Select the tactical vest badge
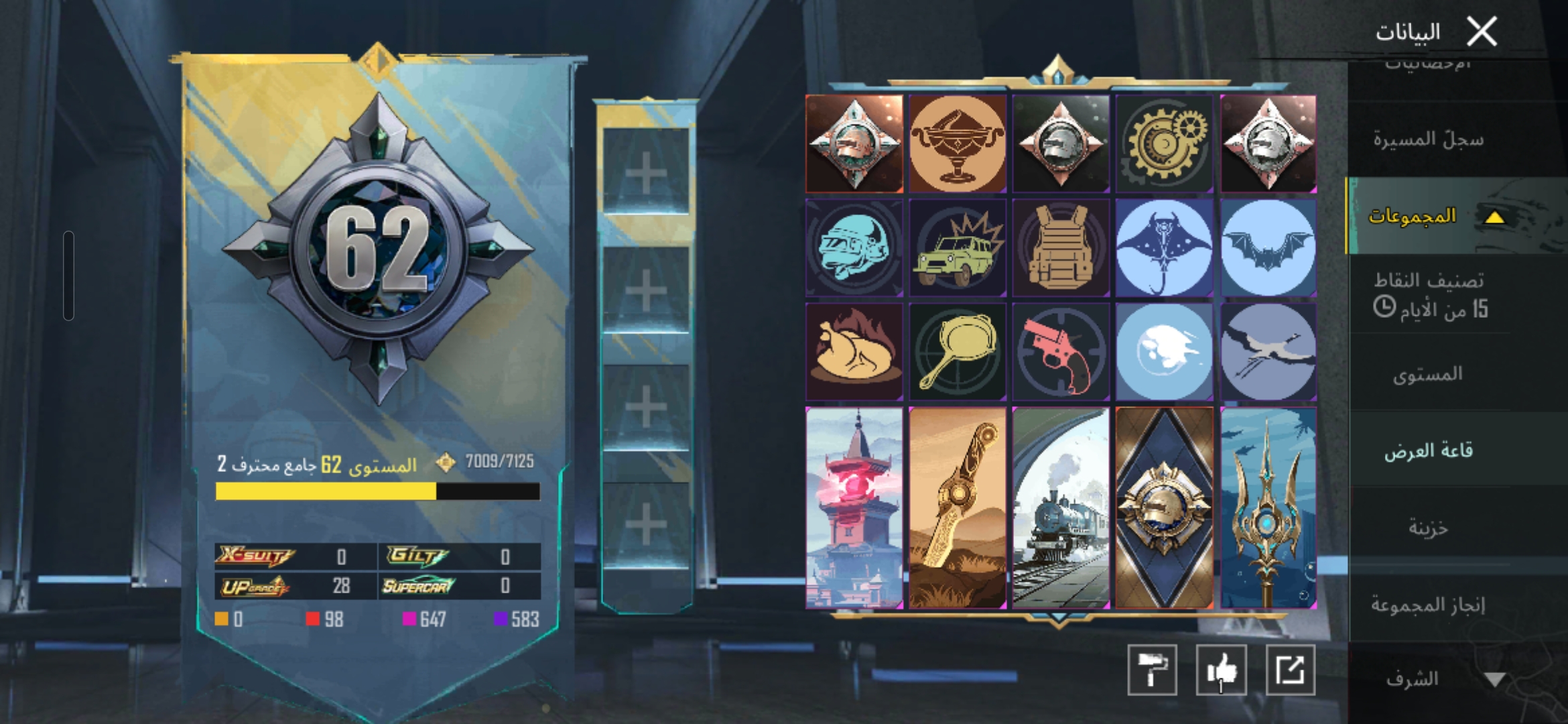Image resolution: width=1568 pixels, height=724 pixels. 1061,247
